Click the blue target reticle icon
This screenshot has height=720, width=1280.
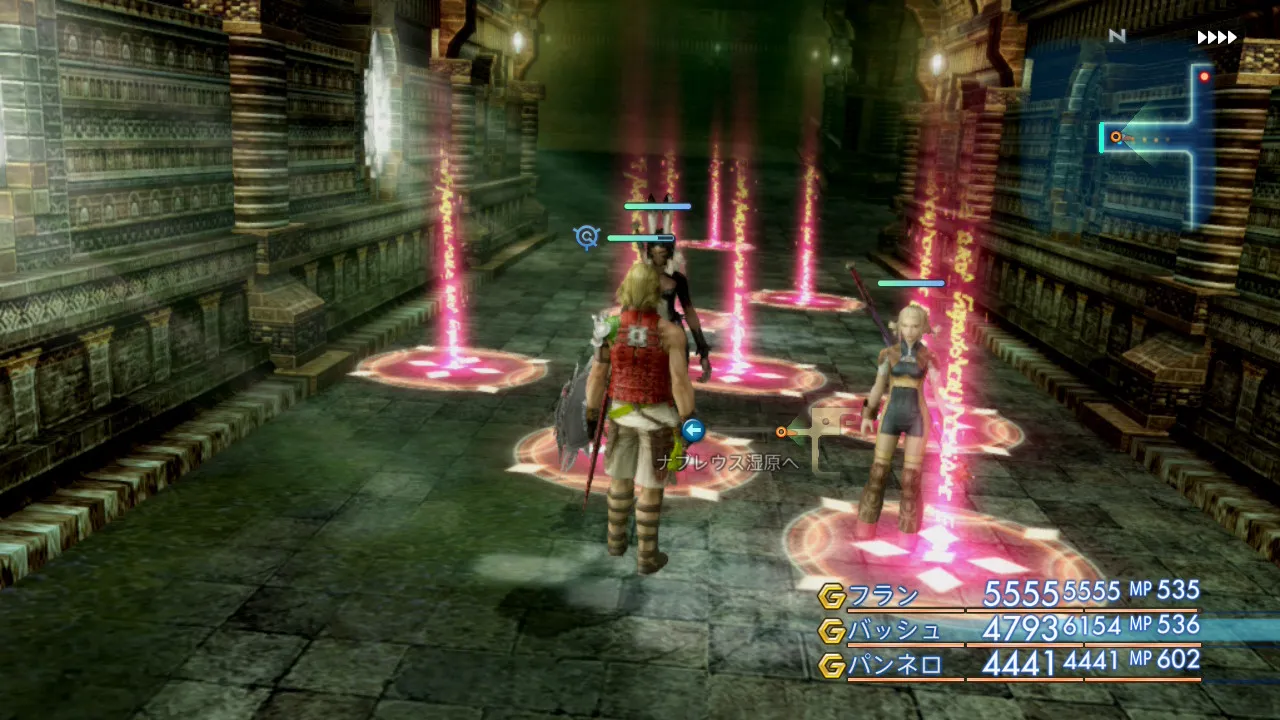pyautogui.click(x=586, y=237)
